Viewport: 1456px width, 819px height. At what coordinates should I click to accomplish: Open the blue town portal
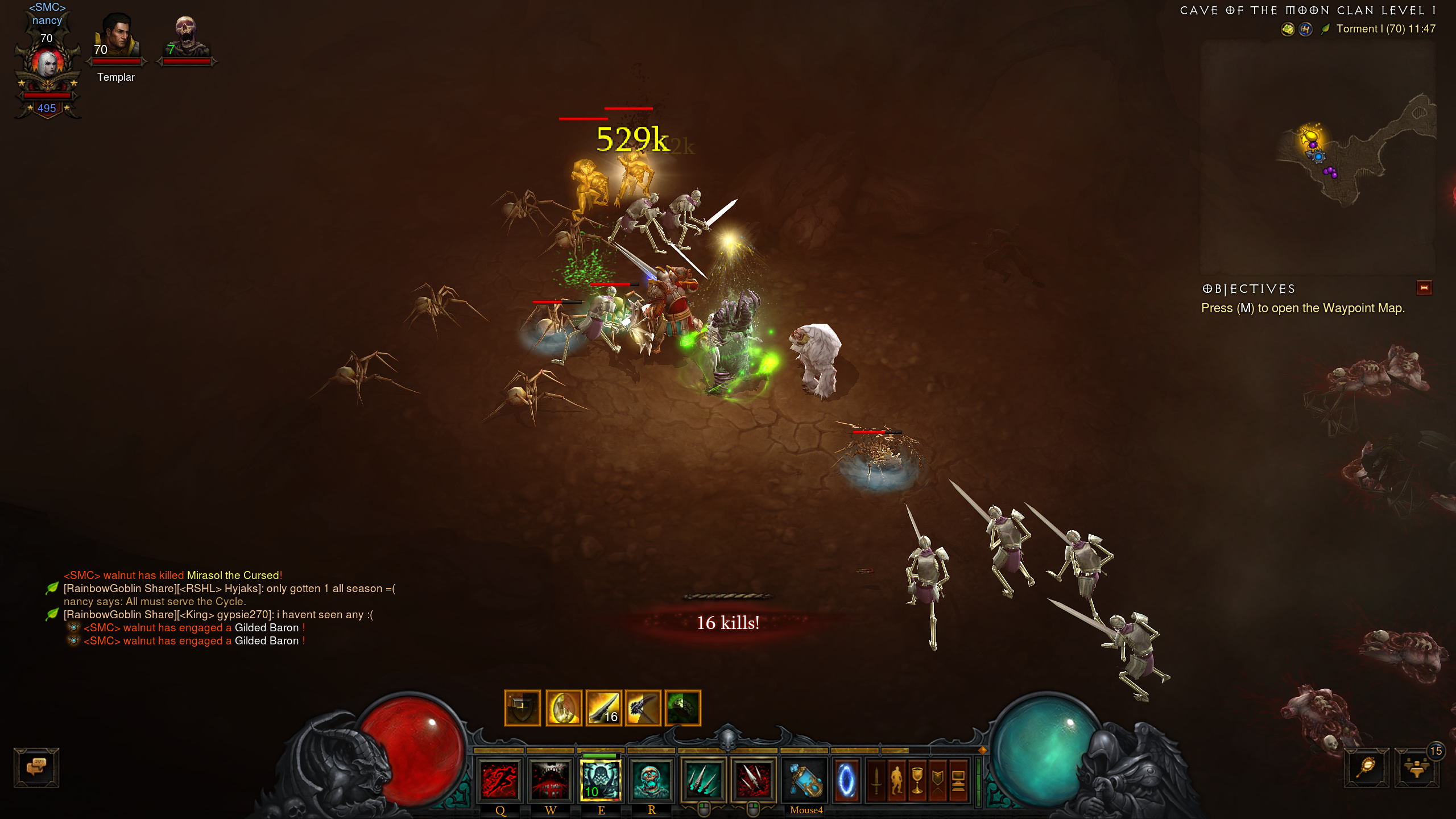[x=846, y=780]
